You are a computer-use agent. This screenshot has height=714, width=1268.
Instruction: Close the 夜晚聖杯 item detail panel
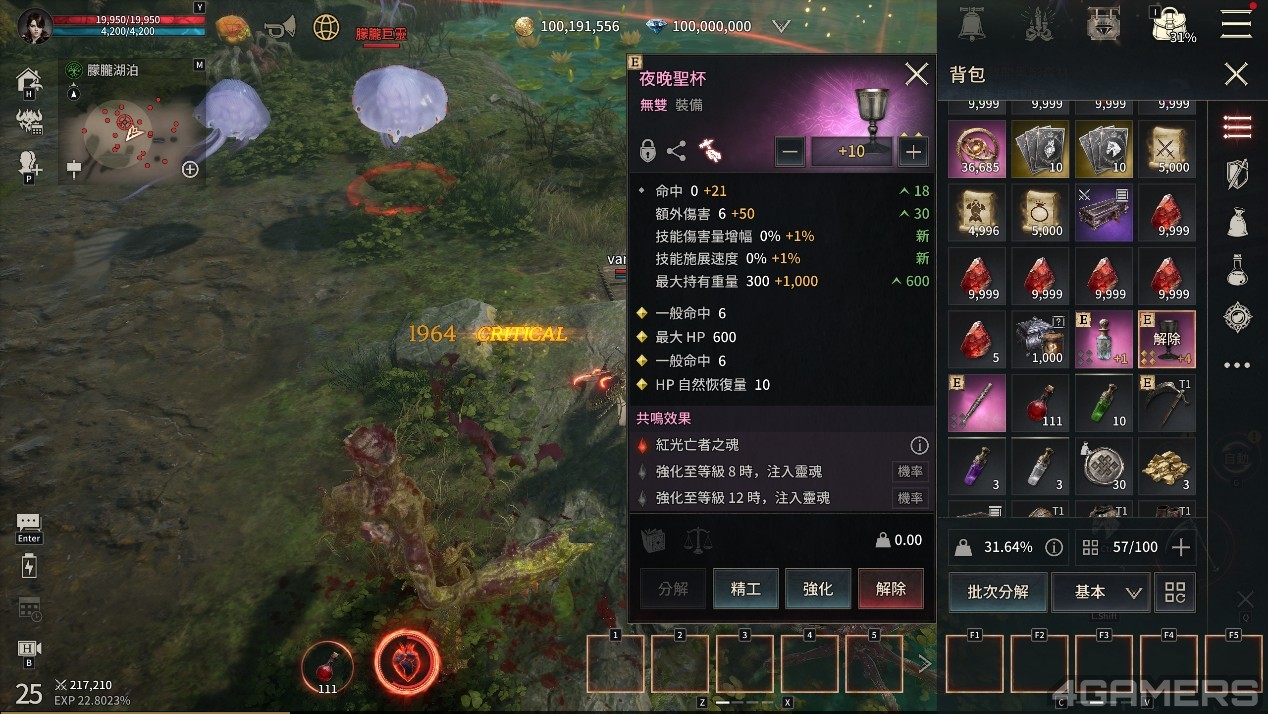pyautogui.click(x=916, y=75)
